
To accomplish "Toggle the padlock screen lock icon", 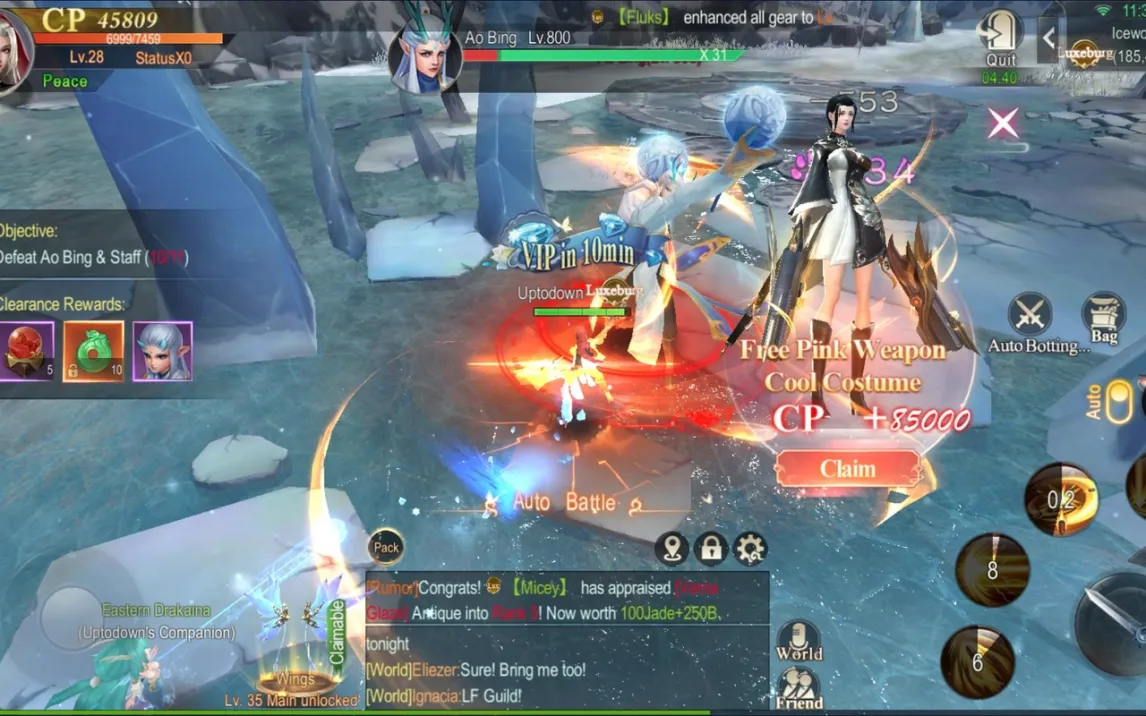I will (x=711, y=548).
